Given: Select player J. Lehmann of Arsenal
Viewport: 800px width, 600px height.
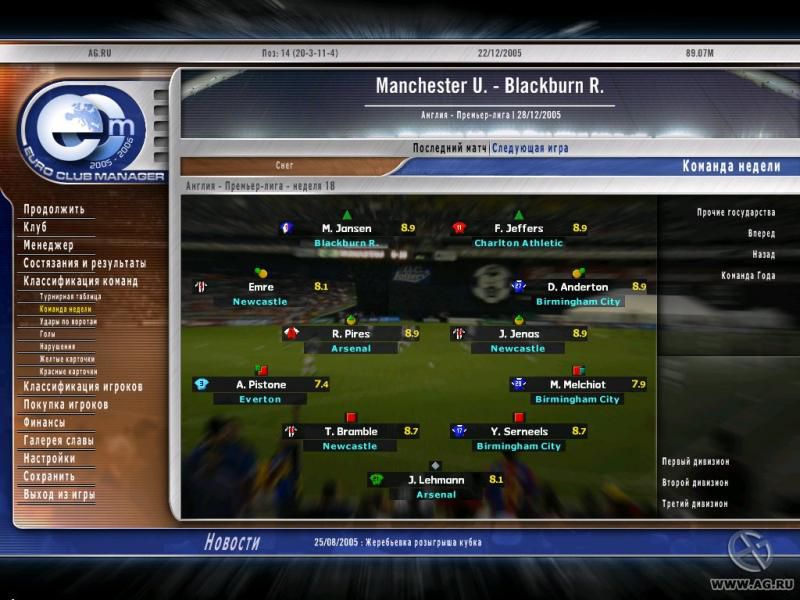Looking at the screenshot, I should coord(436,480).
